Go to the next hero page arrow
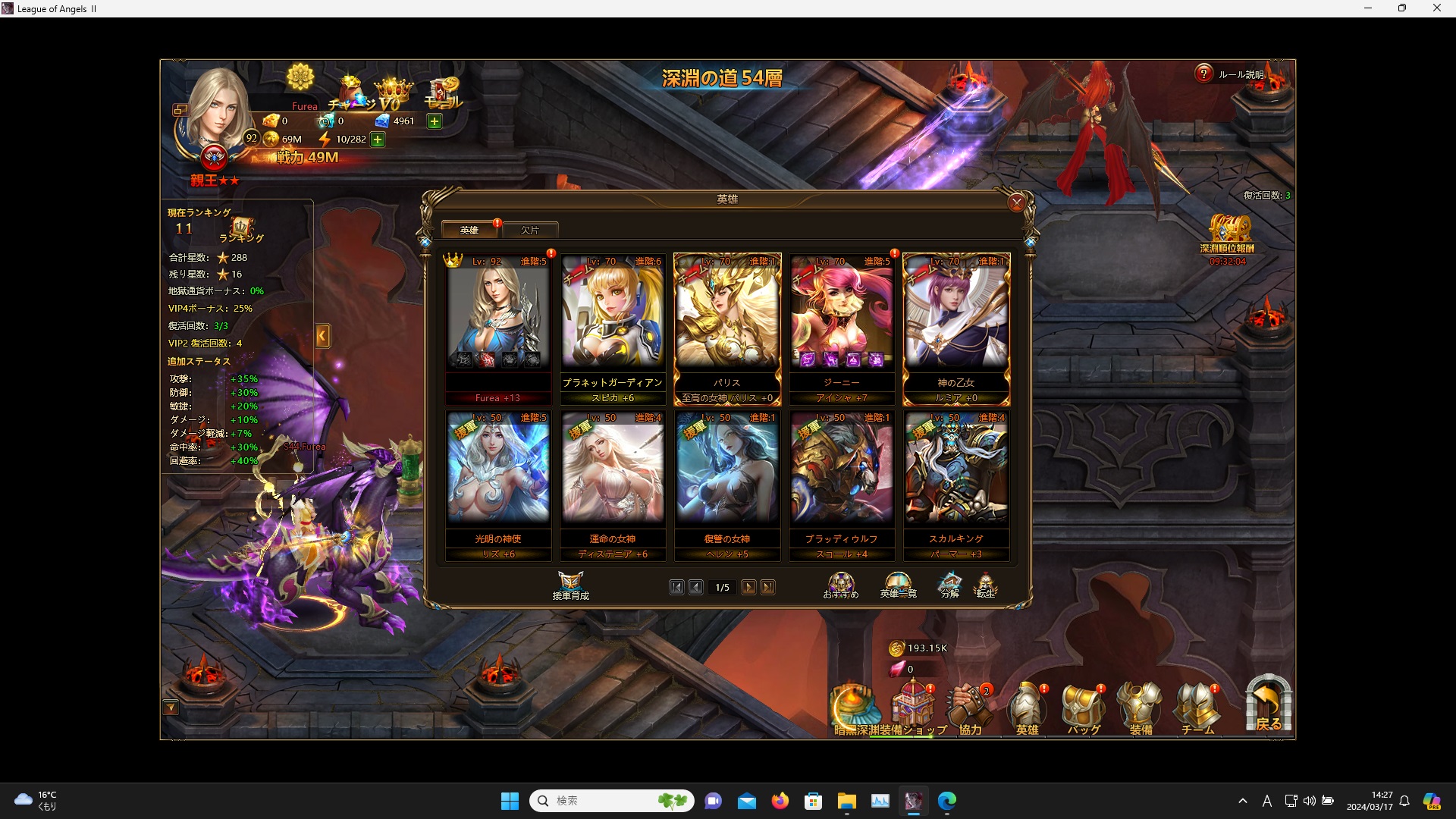The image size is (1456, 819). coord(750,587)
